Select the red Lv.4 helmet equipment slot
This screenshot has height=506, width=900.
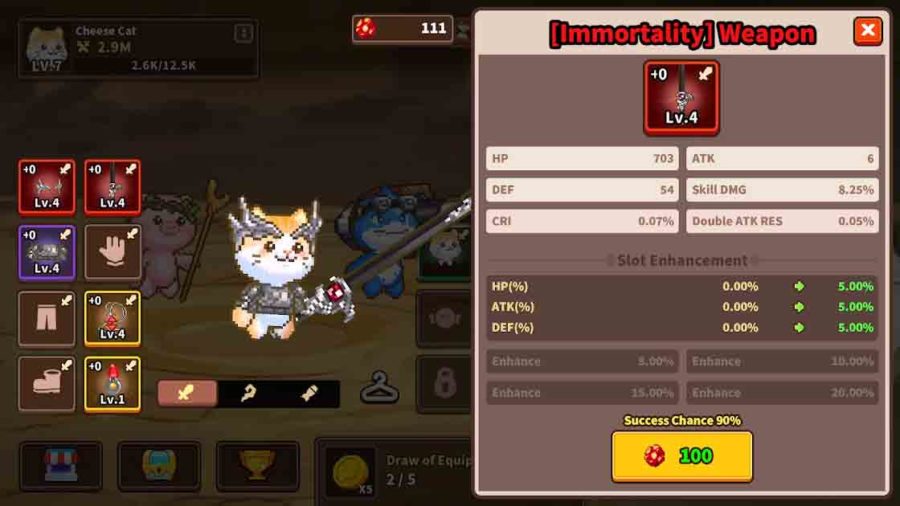[x=46, y=187]
